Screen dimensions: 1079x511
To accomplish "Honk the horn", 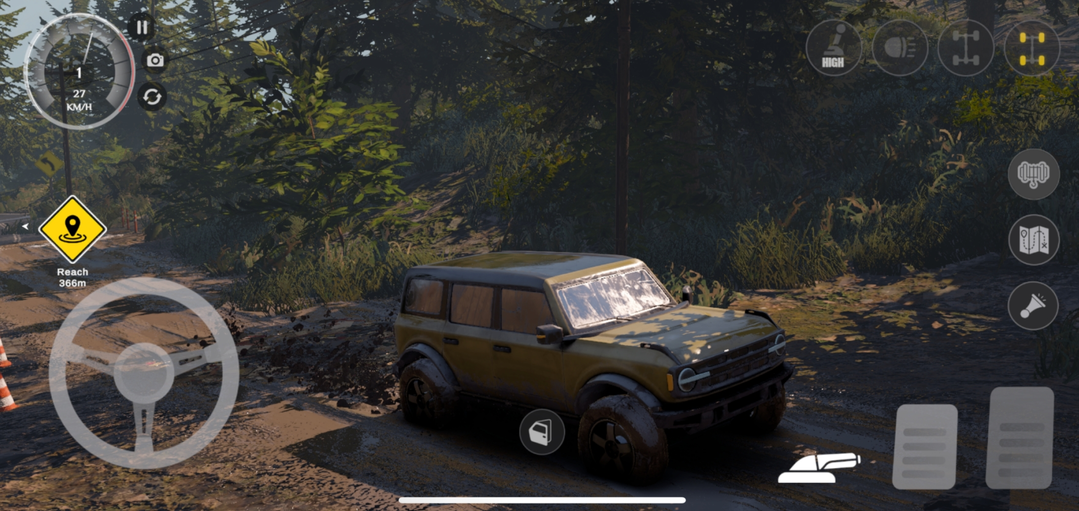I will 1033,306.
